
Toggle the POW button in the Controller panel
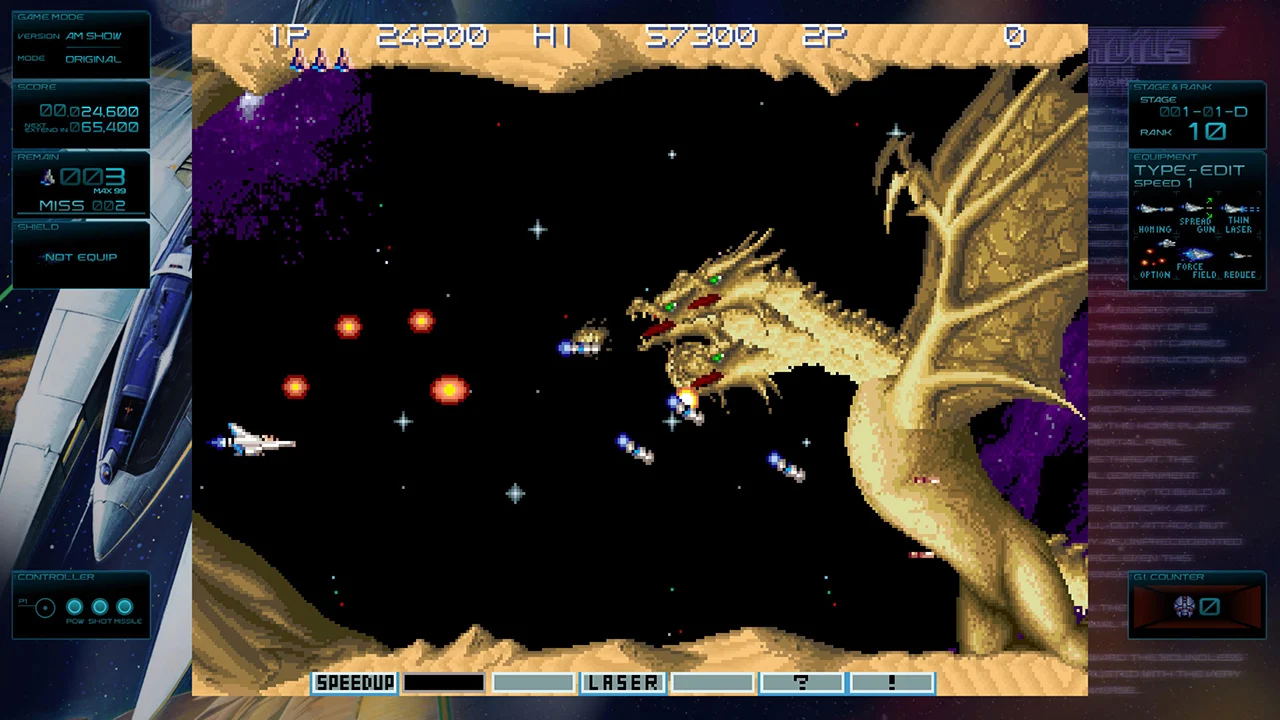(x=74, y=606)
